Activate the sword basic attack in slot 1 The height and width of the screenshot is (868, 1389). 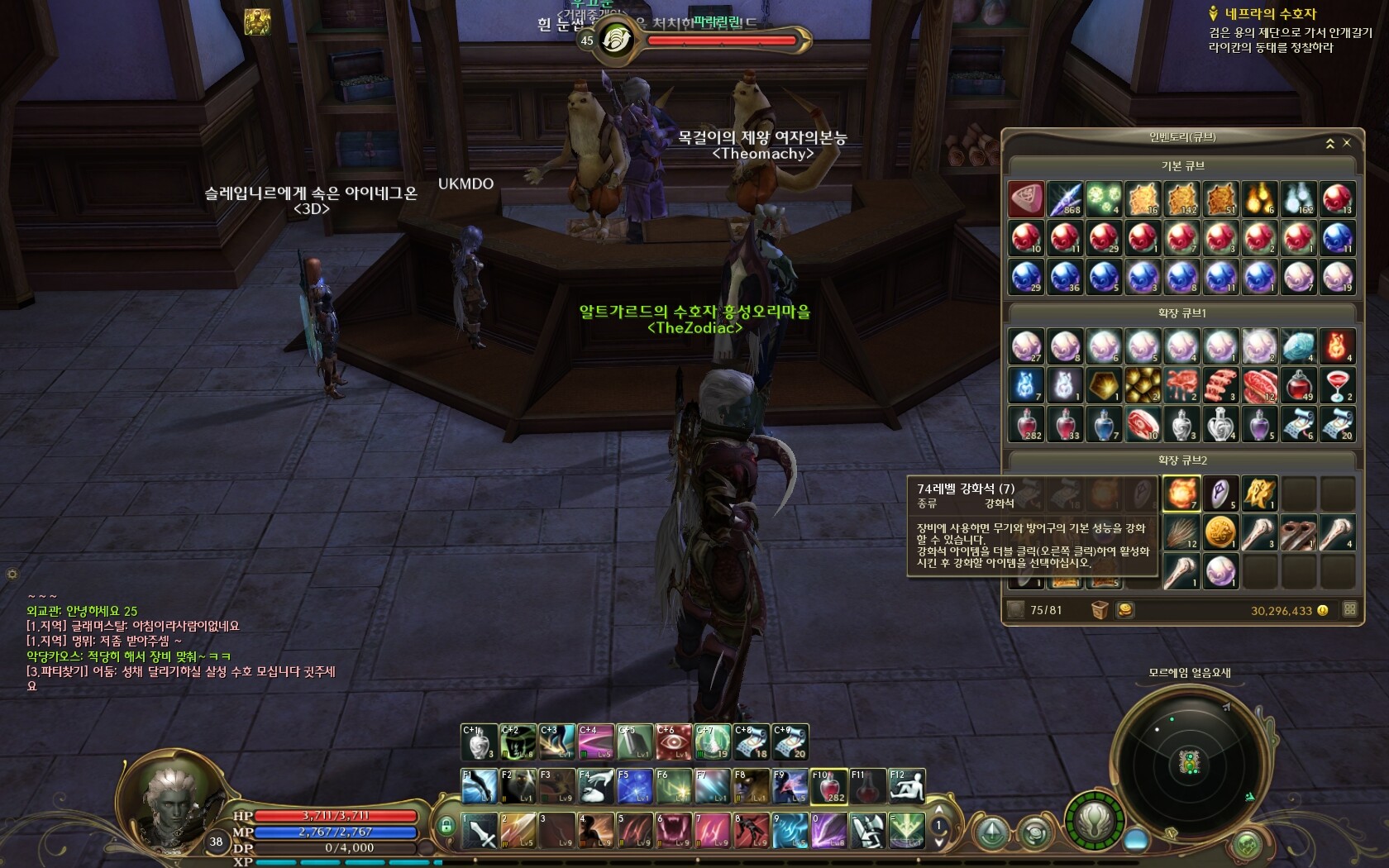tap(480, 831)
